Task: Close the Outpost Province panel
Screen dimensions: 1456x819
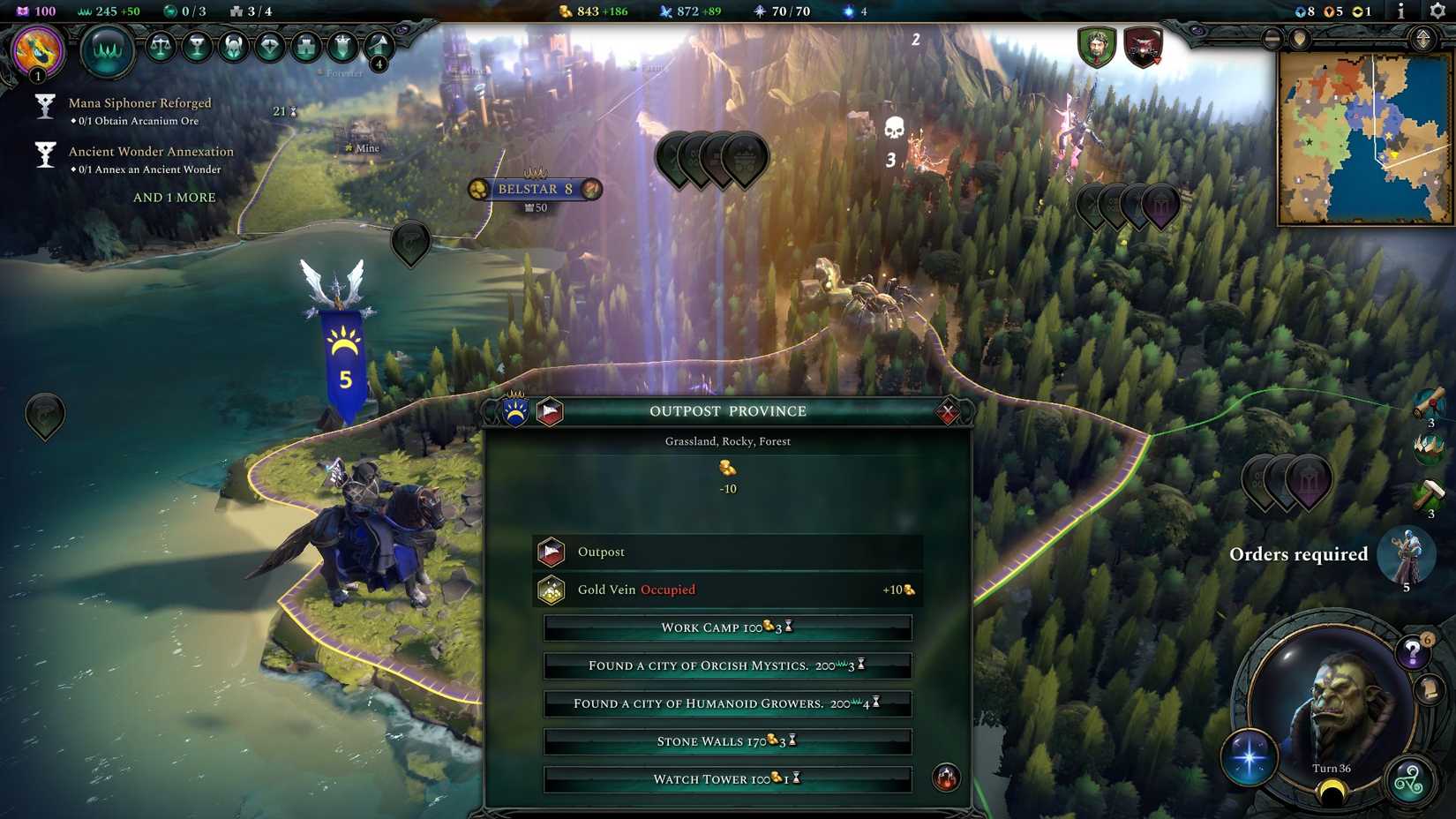Action: coord(948,410)
